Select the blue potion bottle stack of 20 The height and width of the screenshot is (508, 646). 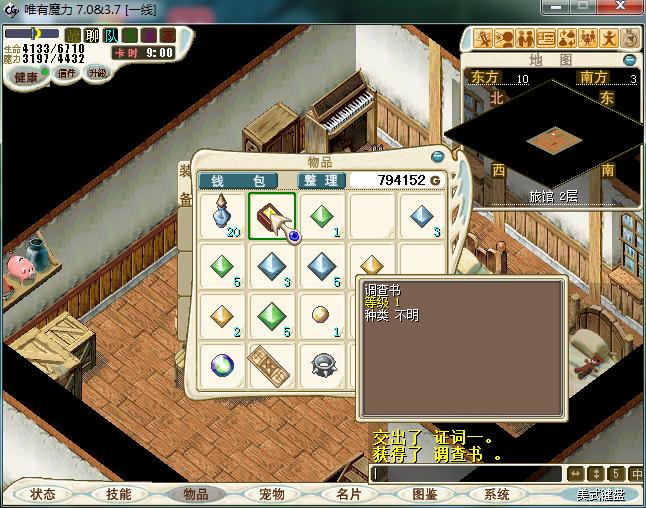(222, 216)
